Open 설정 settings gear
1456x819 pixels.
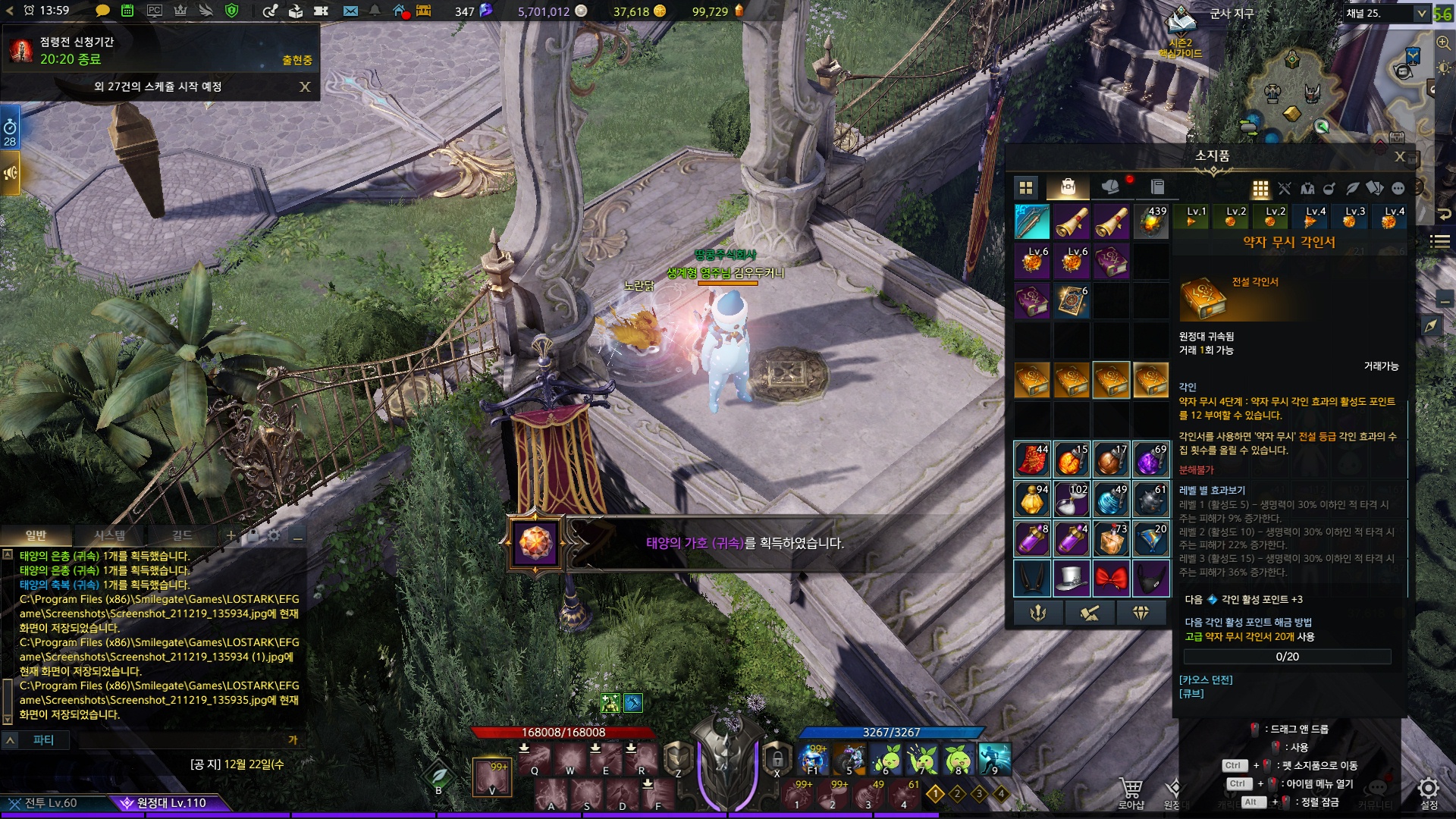click(x=1429, y=791)
